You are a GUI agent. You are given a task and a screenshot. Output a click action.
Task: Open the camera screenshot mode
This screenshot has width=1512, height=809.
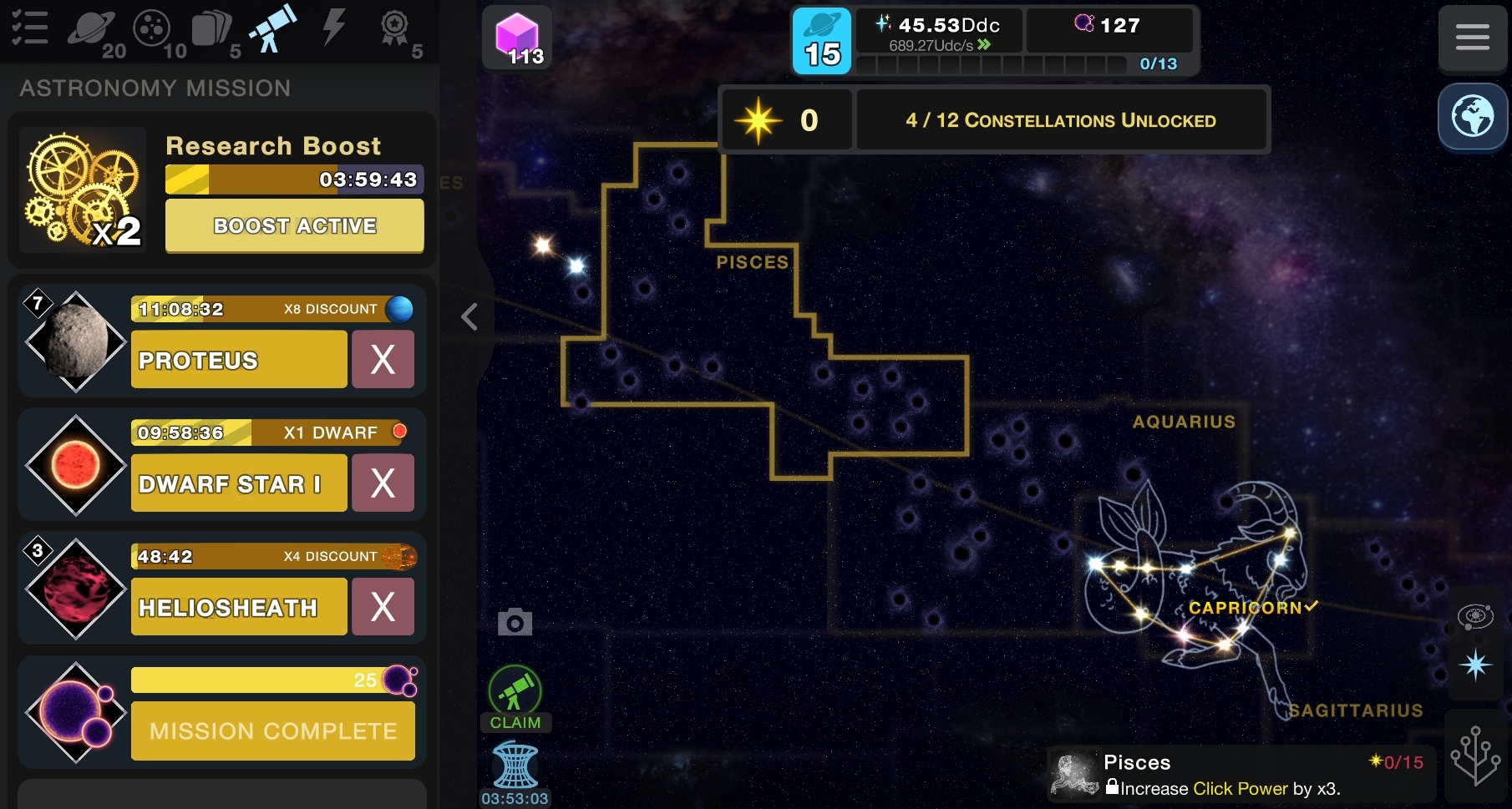click(515, 622)
